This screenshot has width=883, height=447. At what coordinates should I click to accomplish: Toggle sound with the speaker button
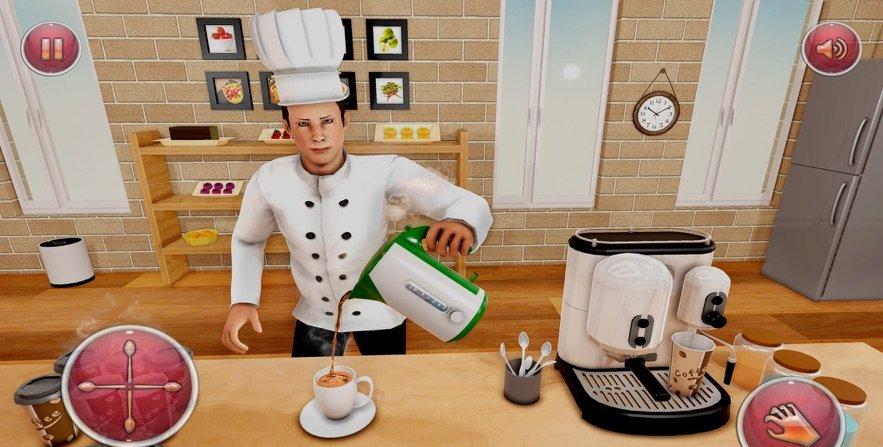(832, 48)
